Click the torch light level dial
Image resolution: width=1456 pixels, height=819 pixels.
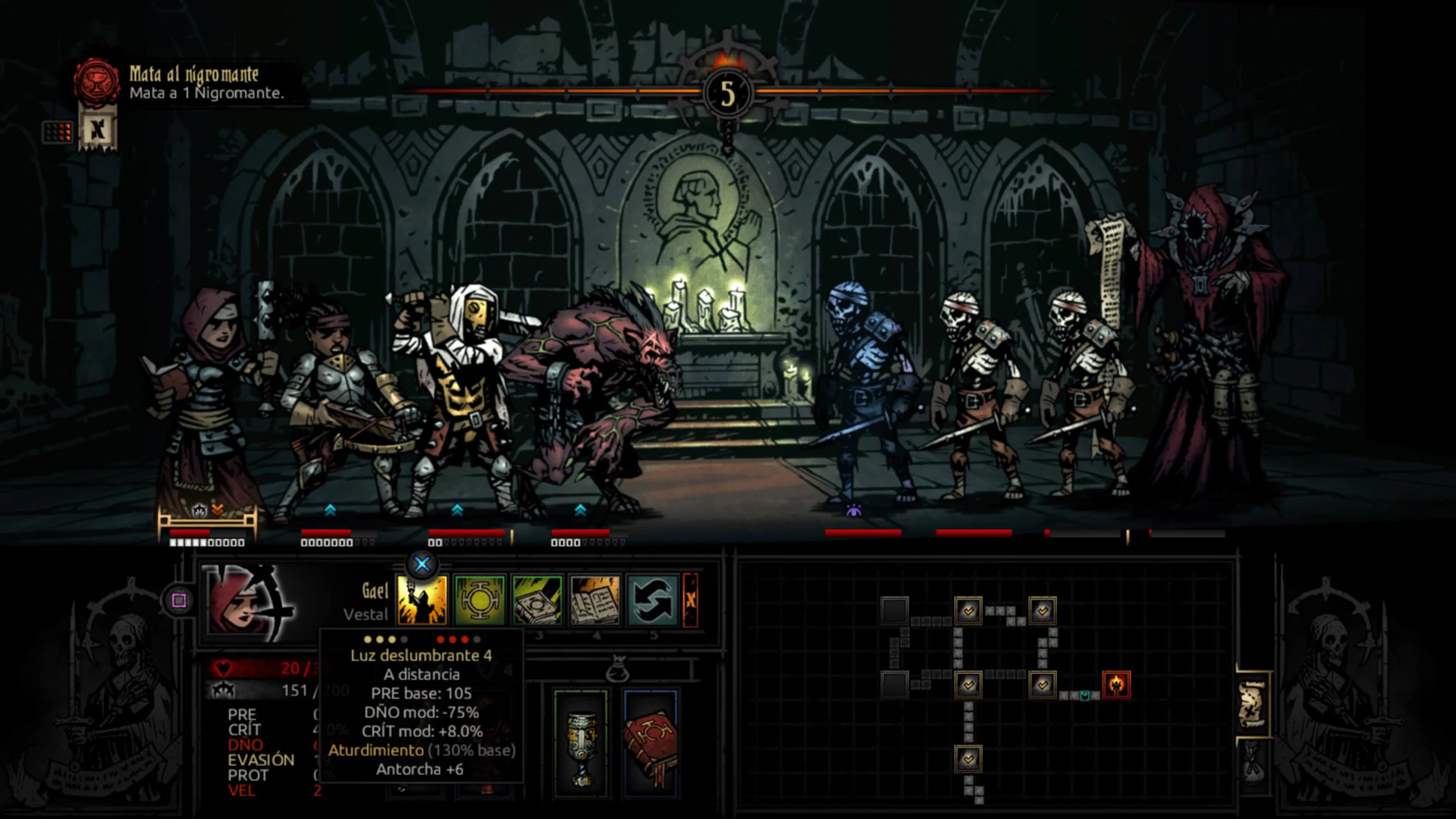point(727,94)
